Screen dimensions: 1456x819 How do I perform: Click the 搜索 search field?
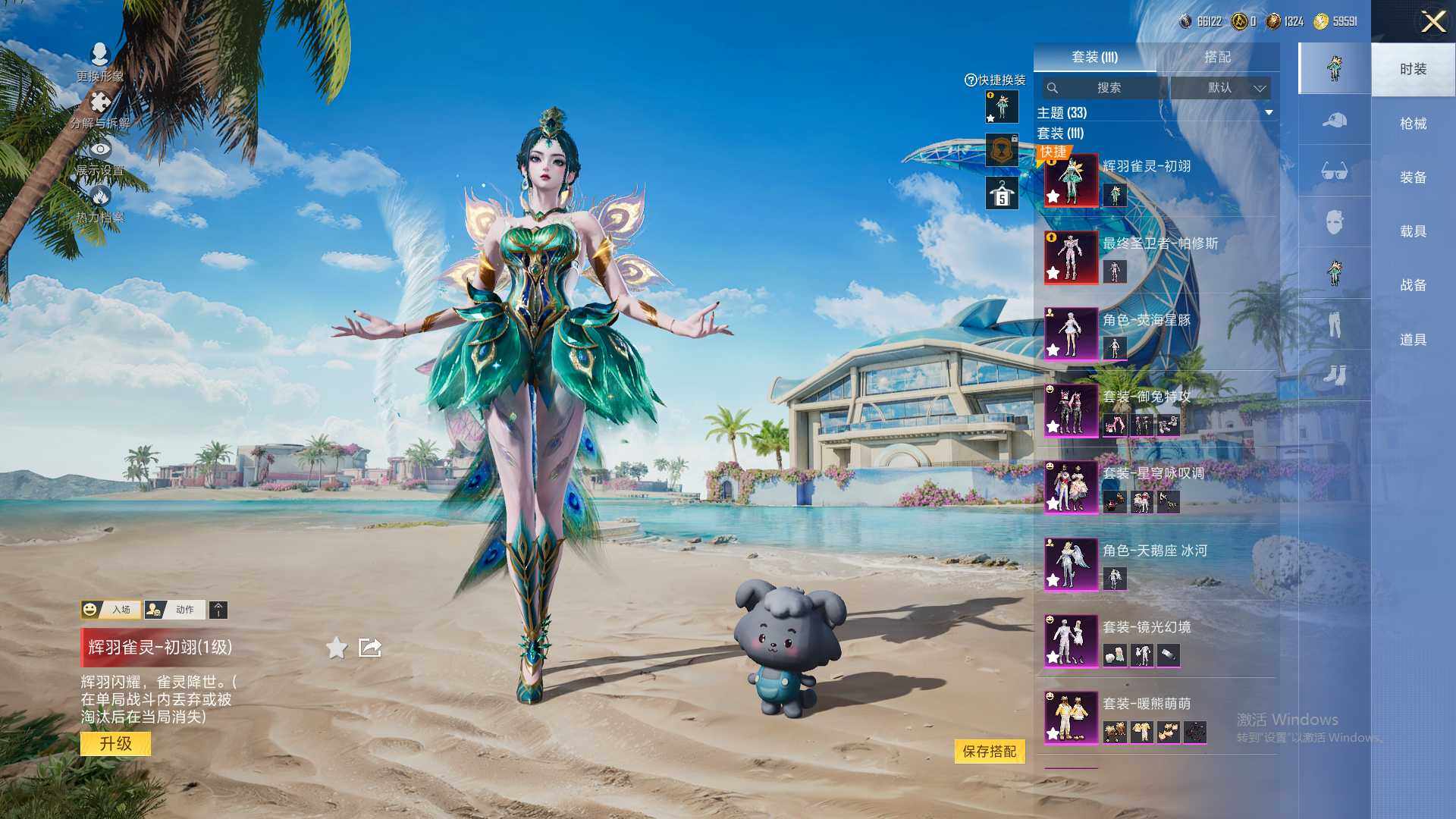1107,88
